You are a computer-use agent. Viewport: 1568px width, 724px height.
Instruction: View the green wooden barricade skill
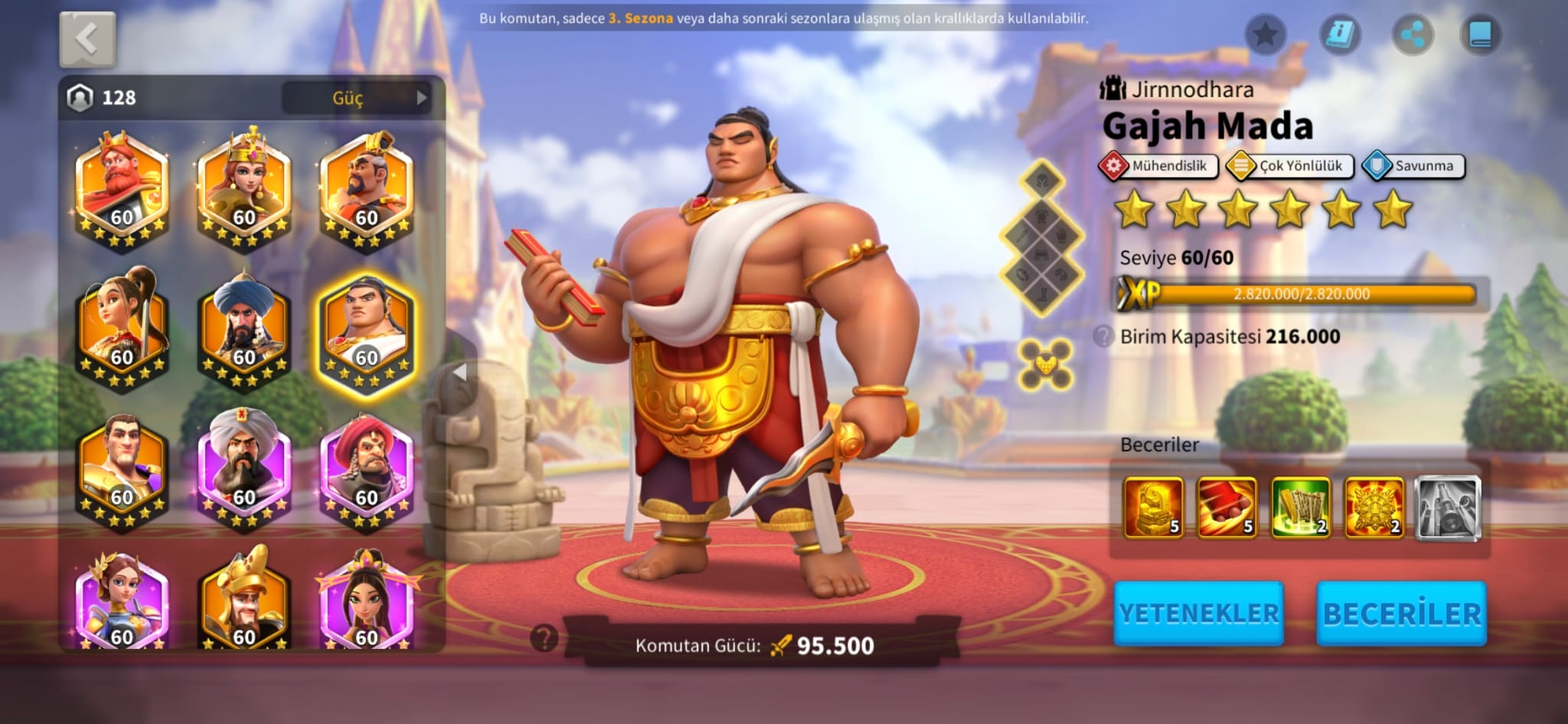pyautogui.click(x=1300, y=506)
